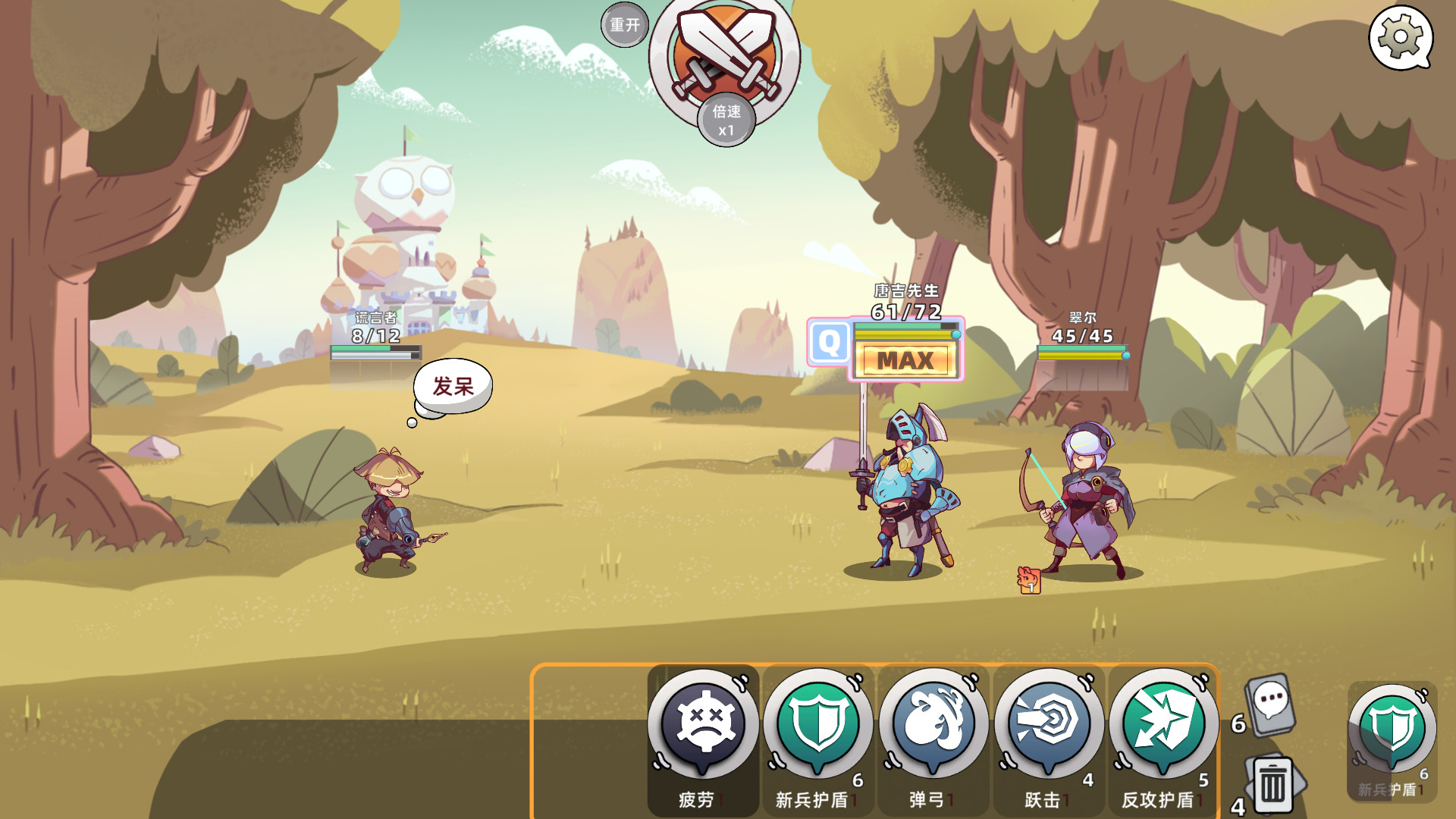Open the gear settings menu
Image resolution: width=1456 pixels, height=819 pixels.
click(x=1400, y=37)
